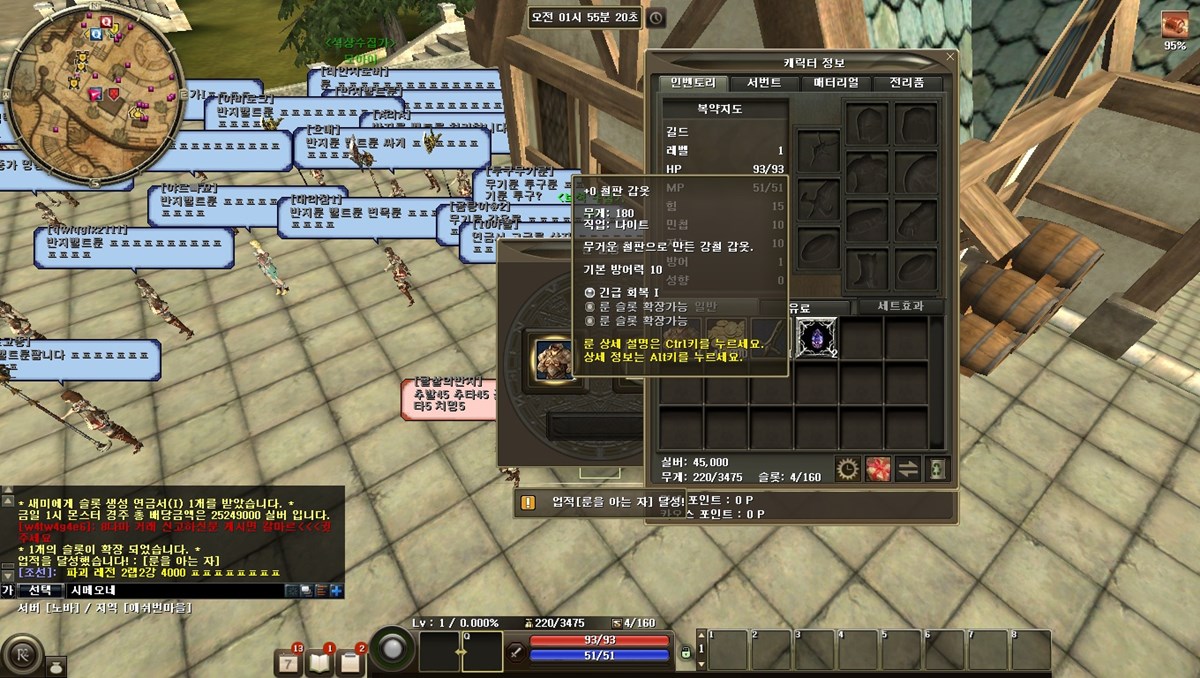Select the purple gem inventory item

[817, 338]
